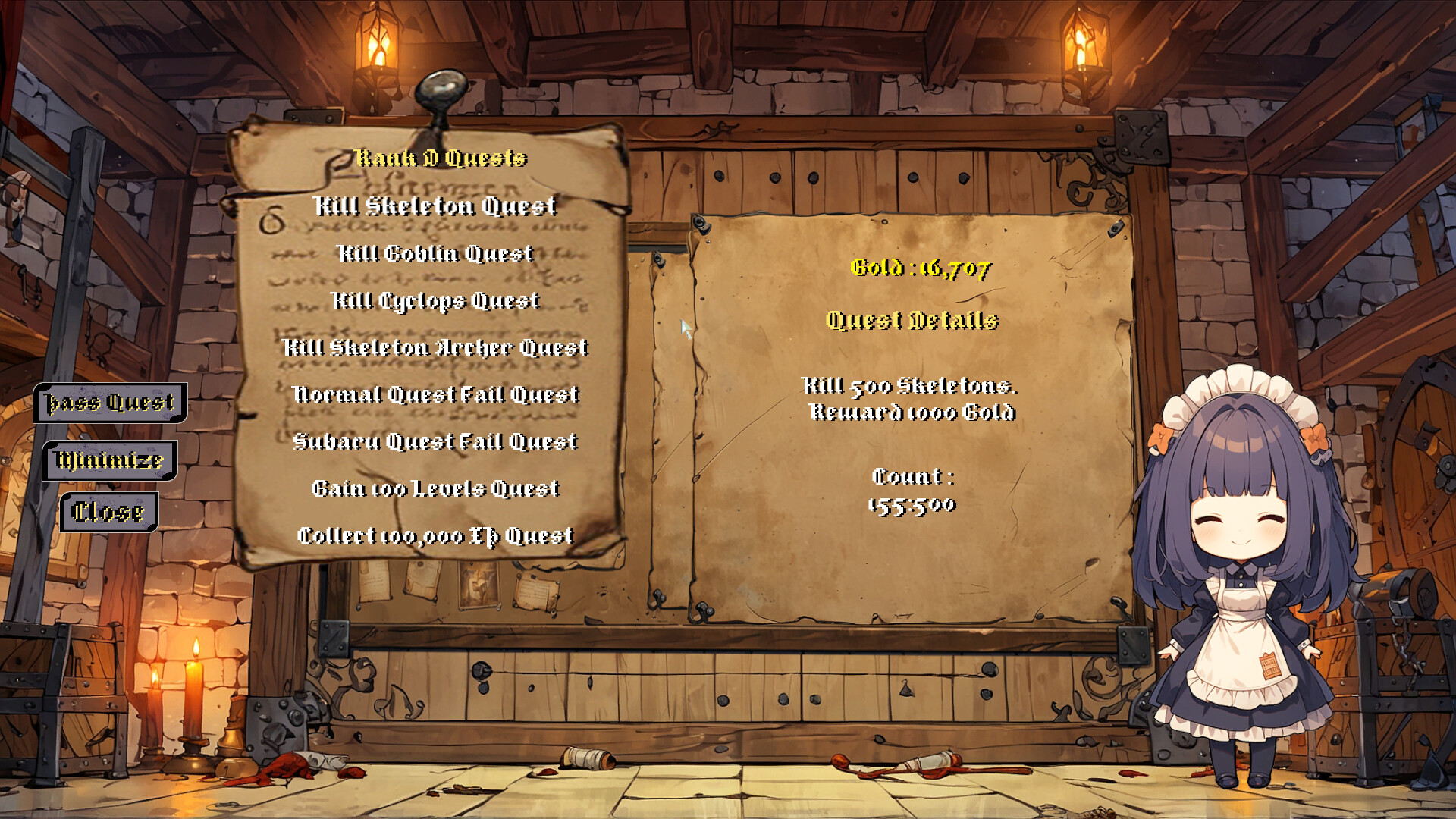This screenshot has width=1456, height=819.
Task: View the Gain 100 Levels Quest
Action: point(435,488)
